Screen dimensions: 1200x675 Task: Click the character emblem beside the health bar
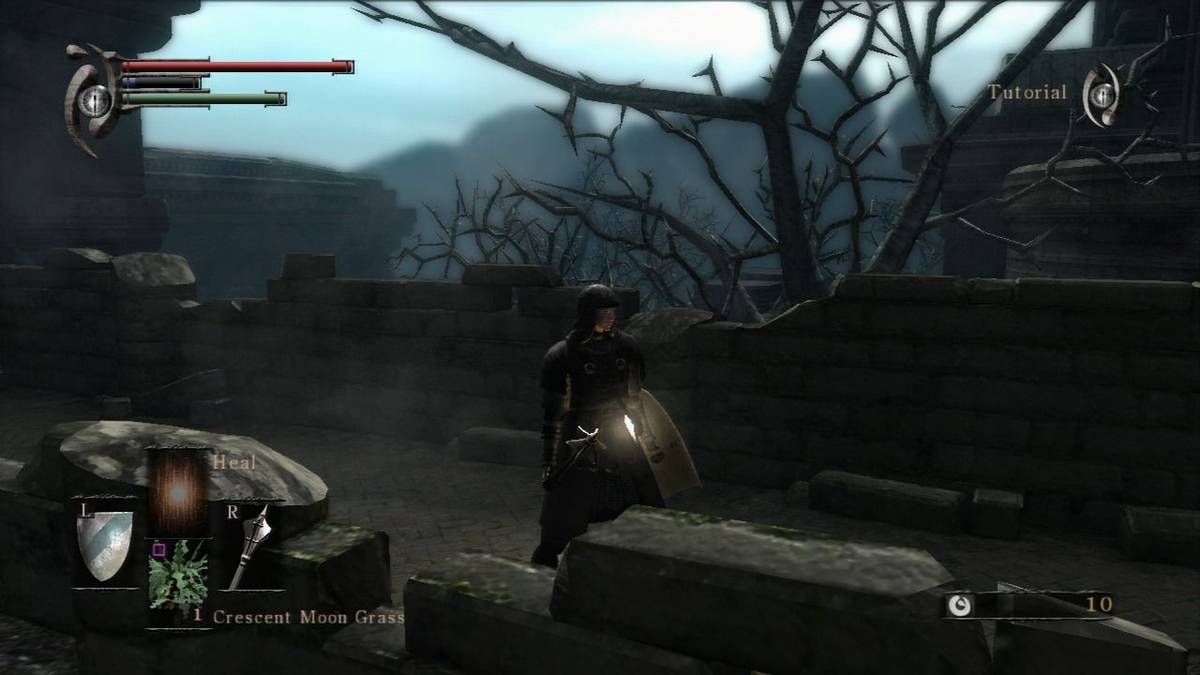point(94,98)
